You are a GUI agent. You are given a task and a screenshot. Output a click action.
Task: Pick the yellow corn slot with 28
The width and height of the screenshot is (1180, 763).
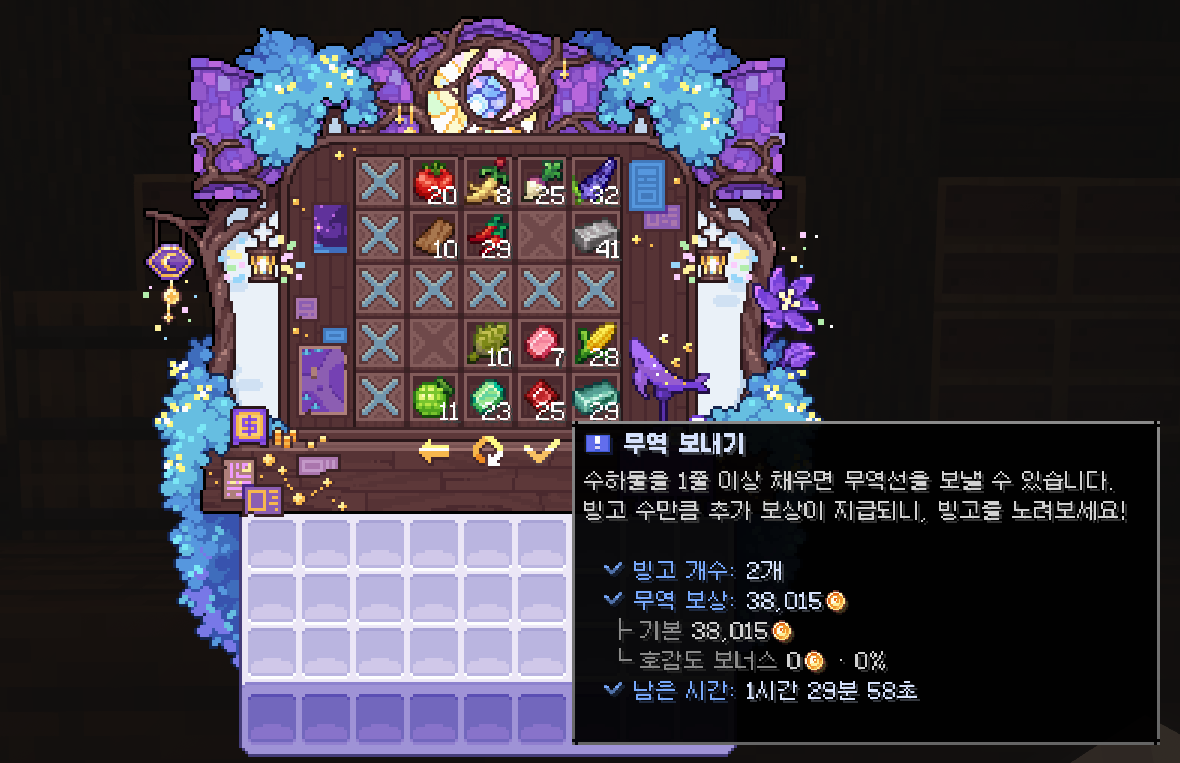click(x=596, y=344)
